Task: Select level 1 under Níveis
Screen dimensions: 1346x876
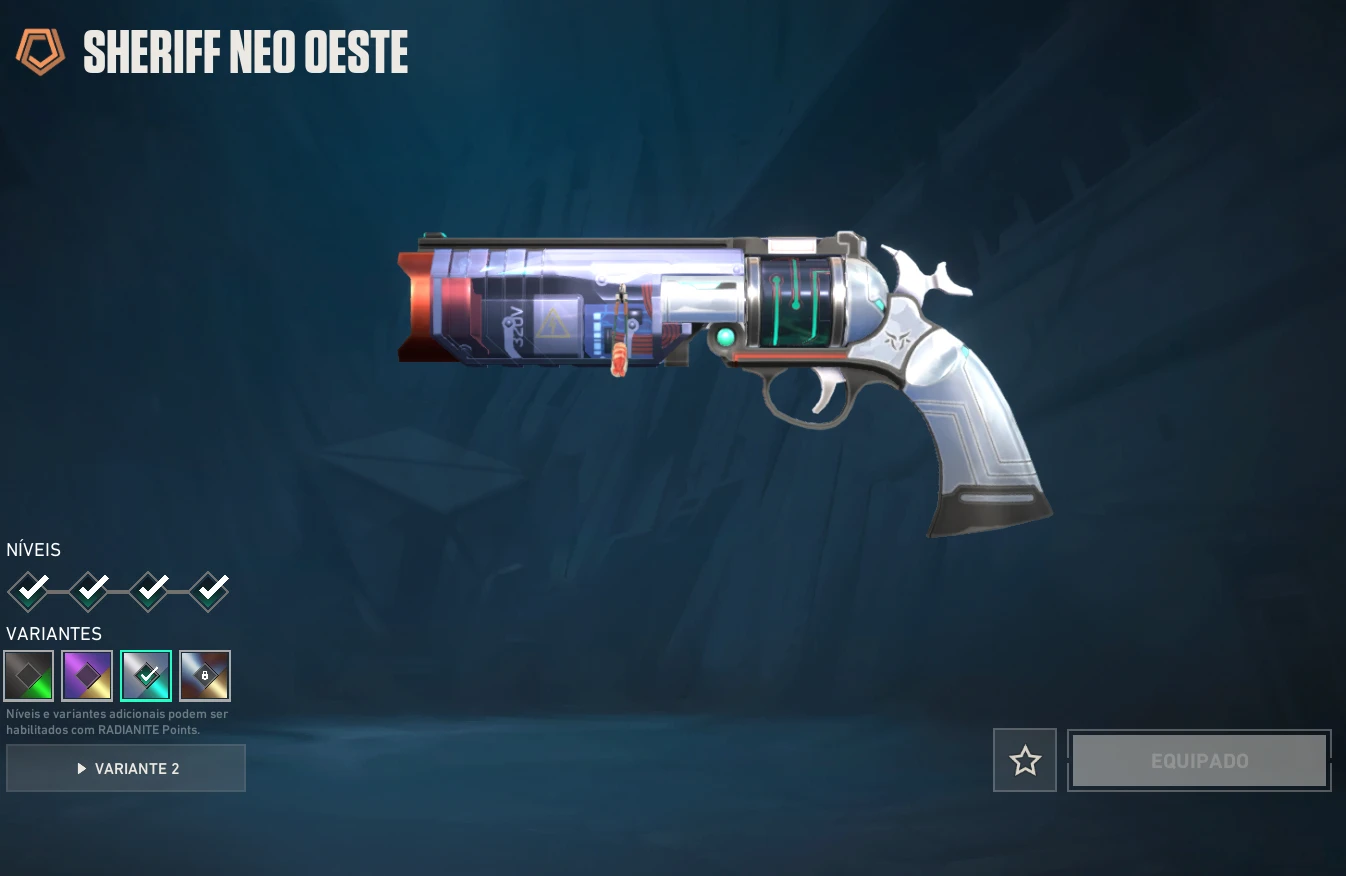Action: (x=30, y=591)
